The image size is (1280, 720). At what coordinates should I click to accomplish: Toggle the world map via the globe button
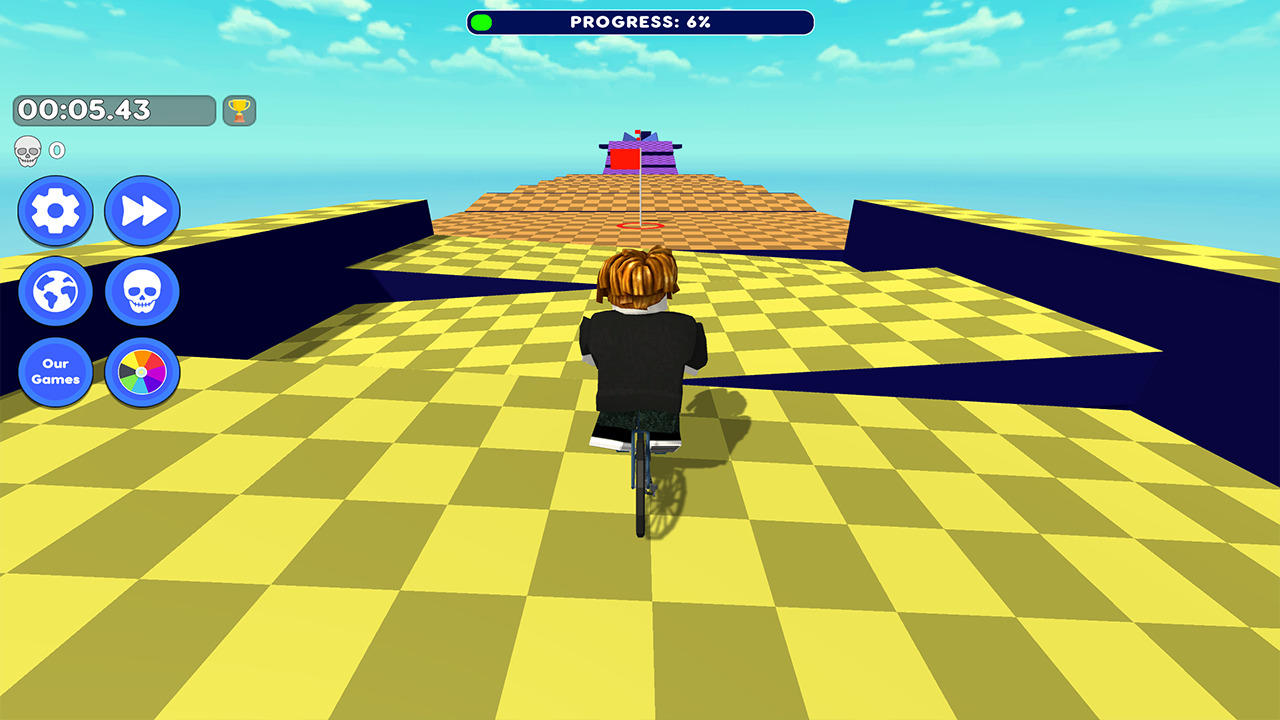(56, 292)
